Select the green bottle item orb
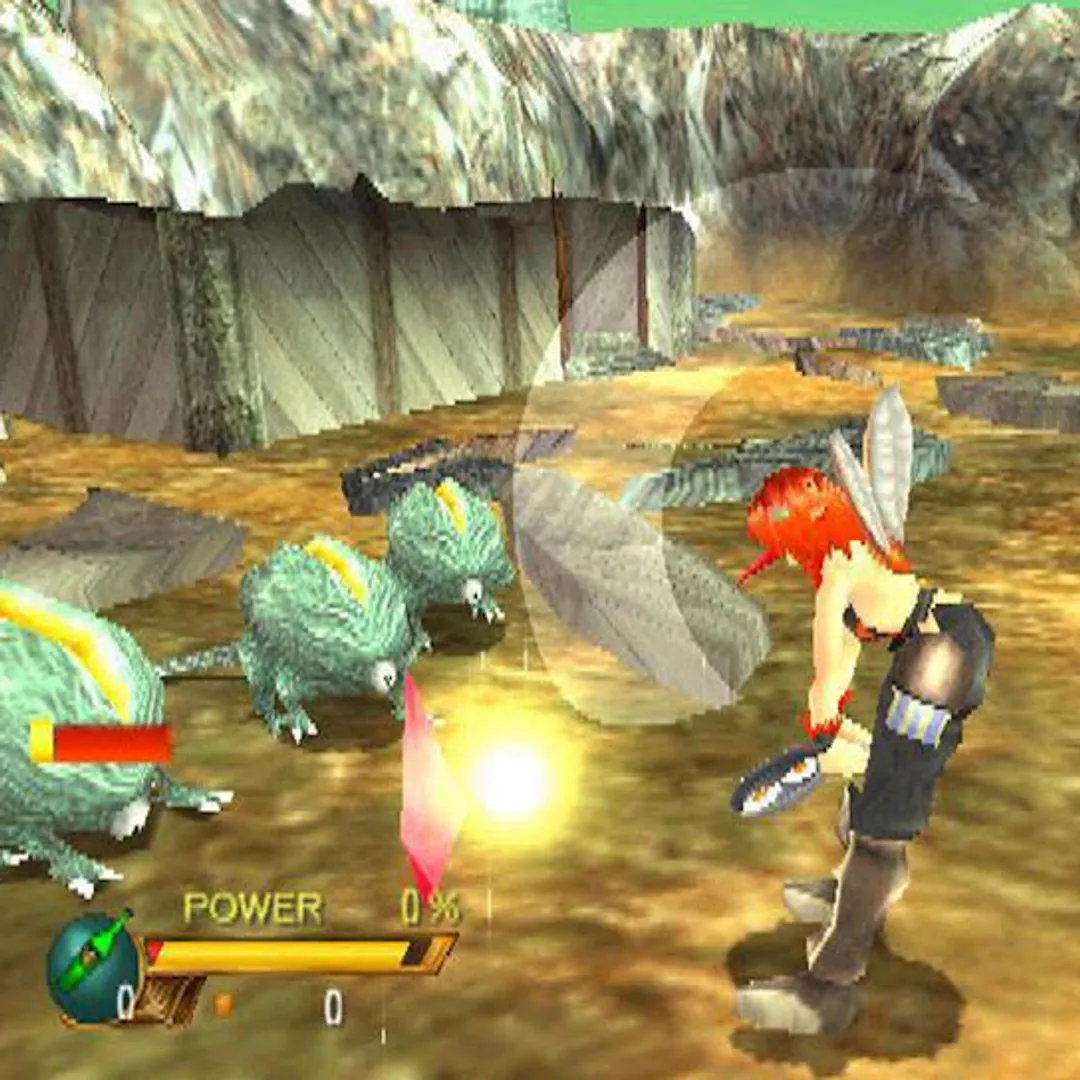The height and width of the screenshot is (1080, 1080). [x=93, y=965]
